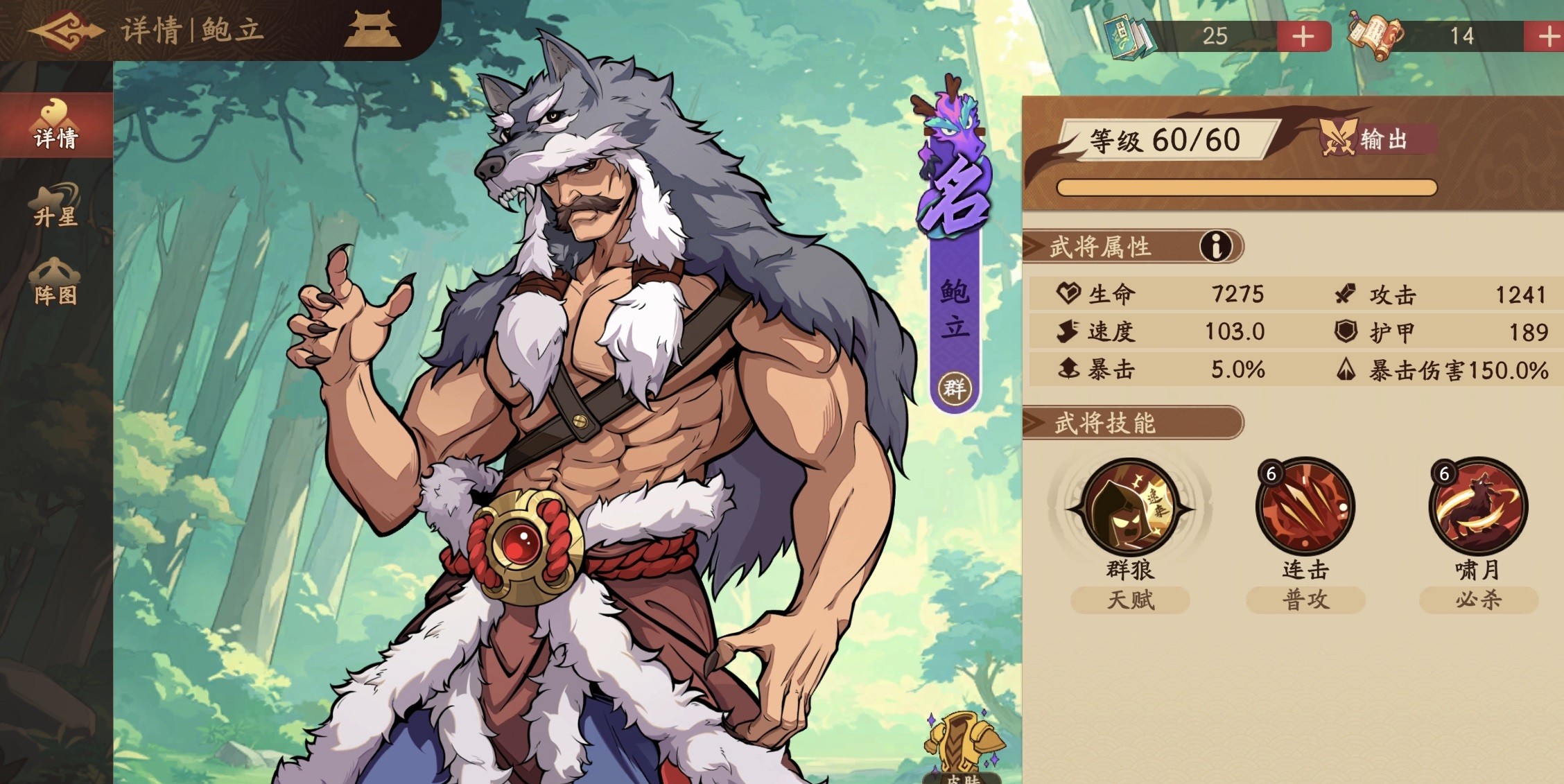Open the 连击 basic attack skill icon
Viewport: 1564px width, 784px height.
[x=1306, y=506]
